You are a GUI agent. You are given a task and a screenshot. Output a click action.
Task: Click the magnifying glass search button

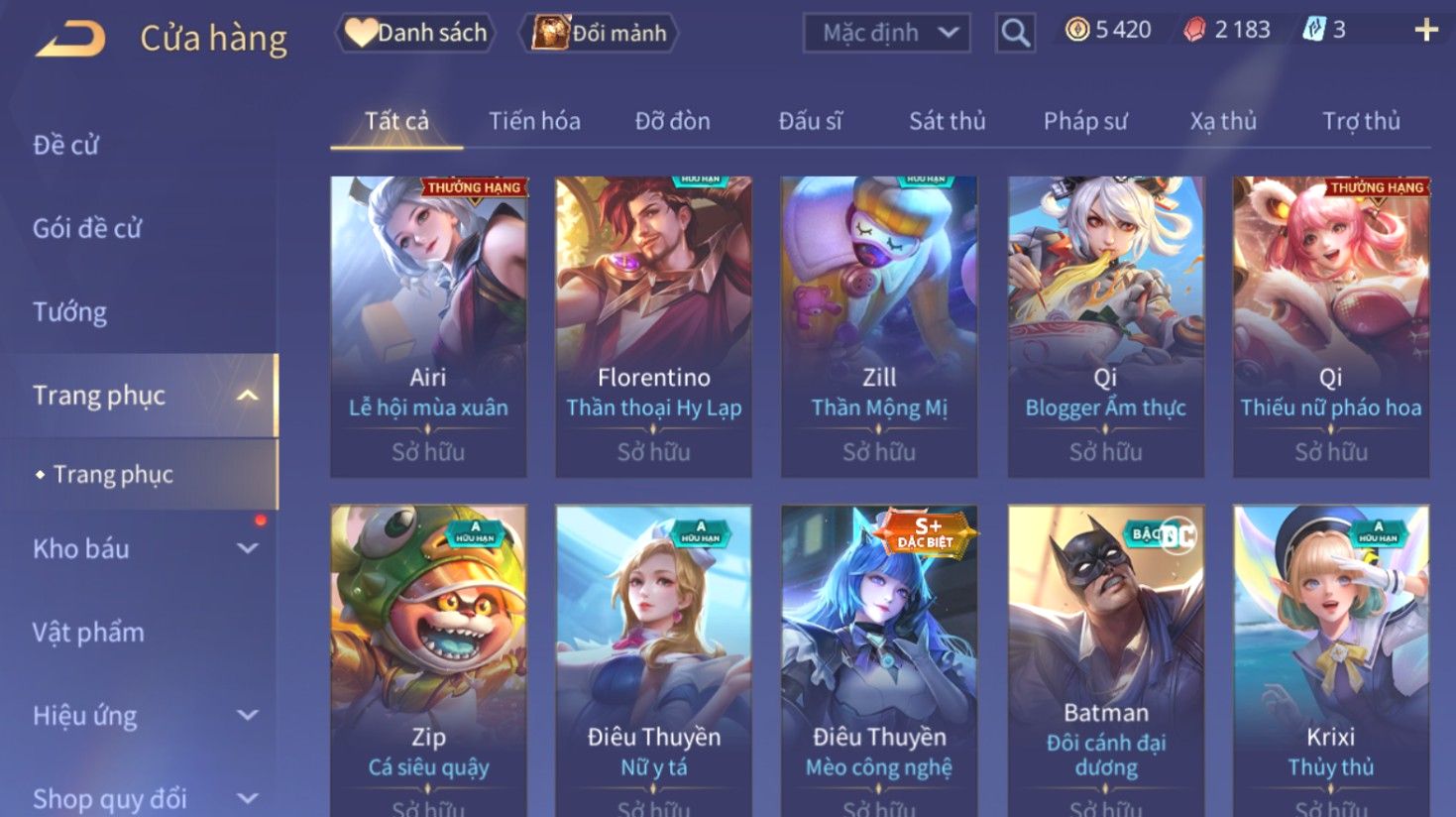point(1015,33)
